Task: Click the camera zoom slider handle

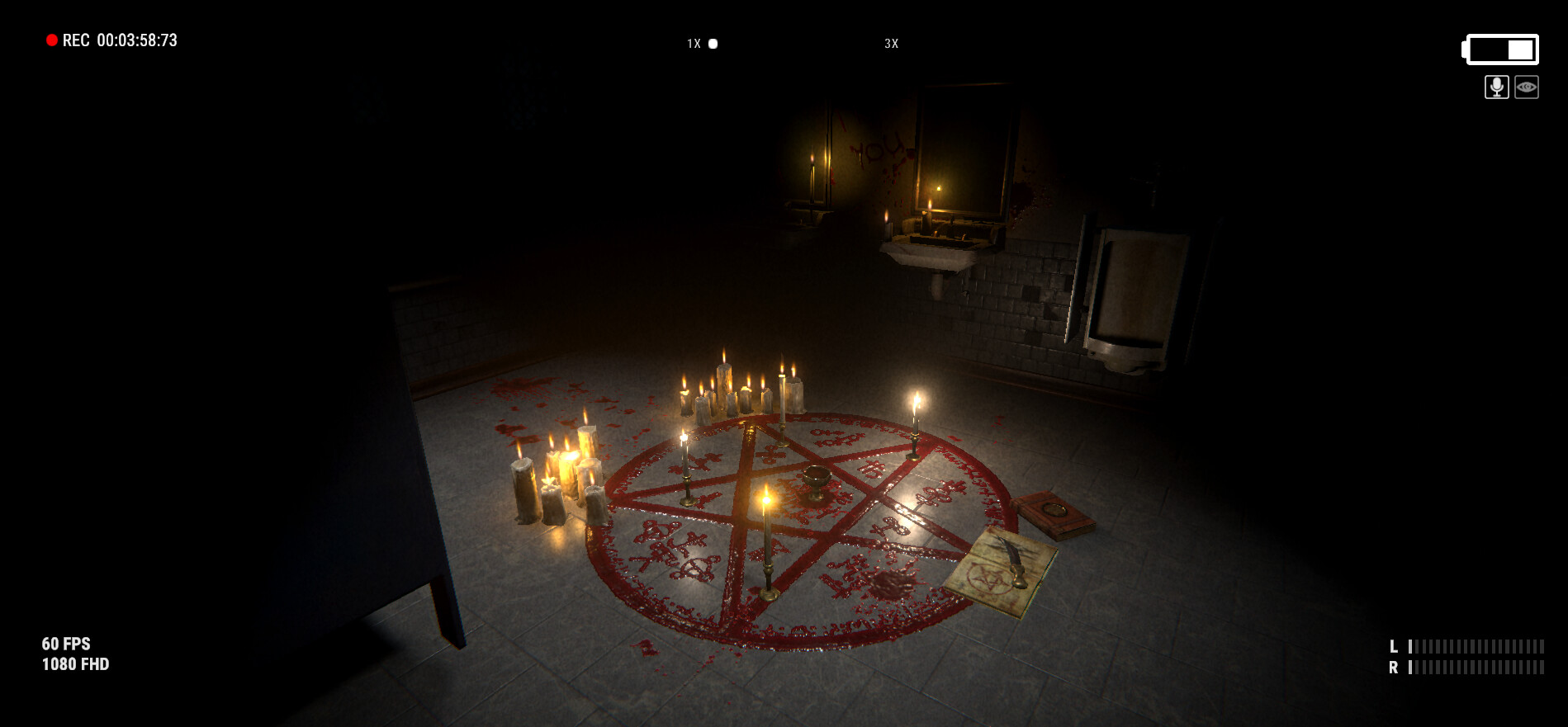Action: [713, 44]
